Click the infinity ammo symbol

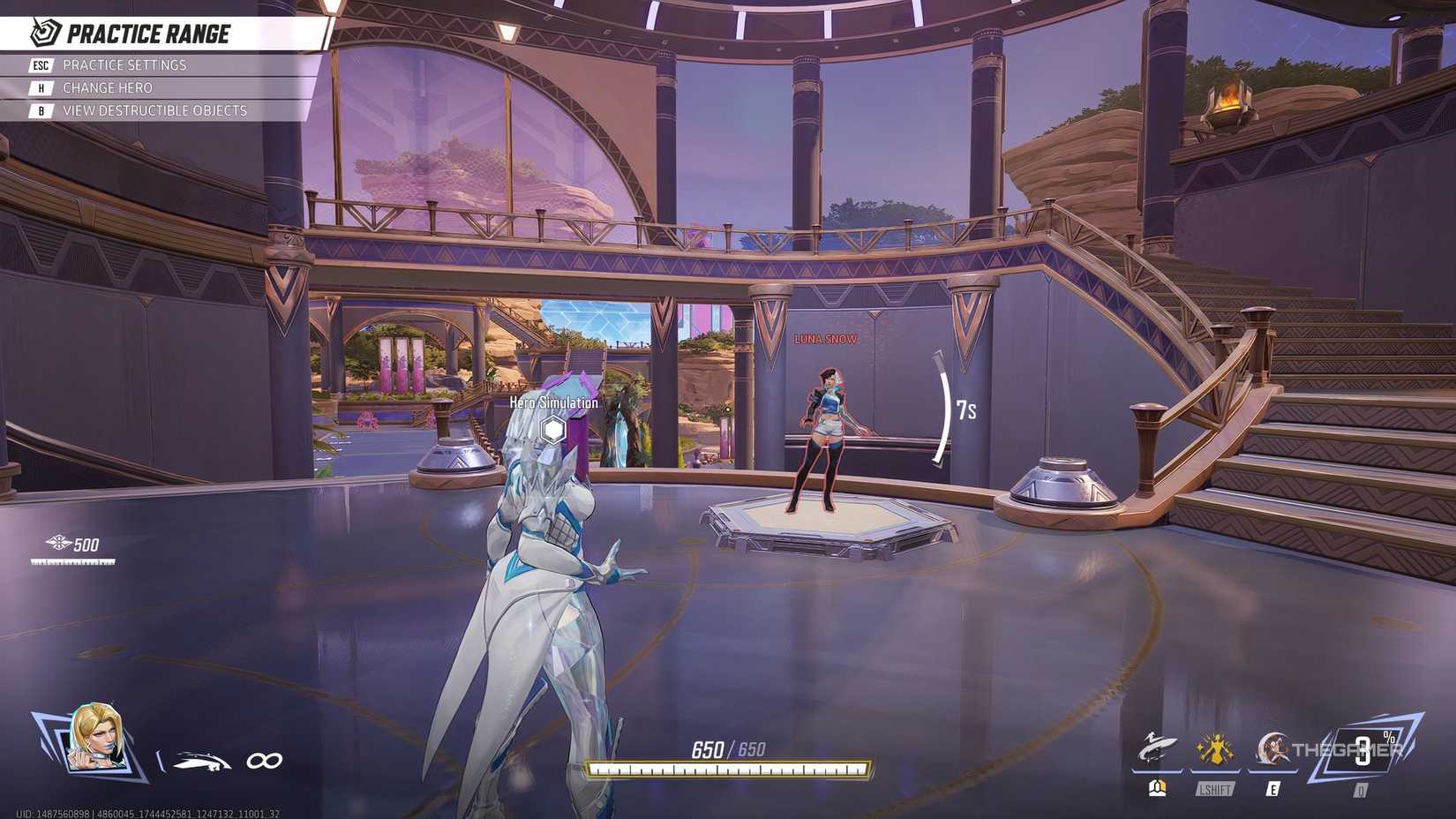(264, 758)
